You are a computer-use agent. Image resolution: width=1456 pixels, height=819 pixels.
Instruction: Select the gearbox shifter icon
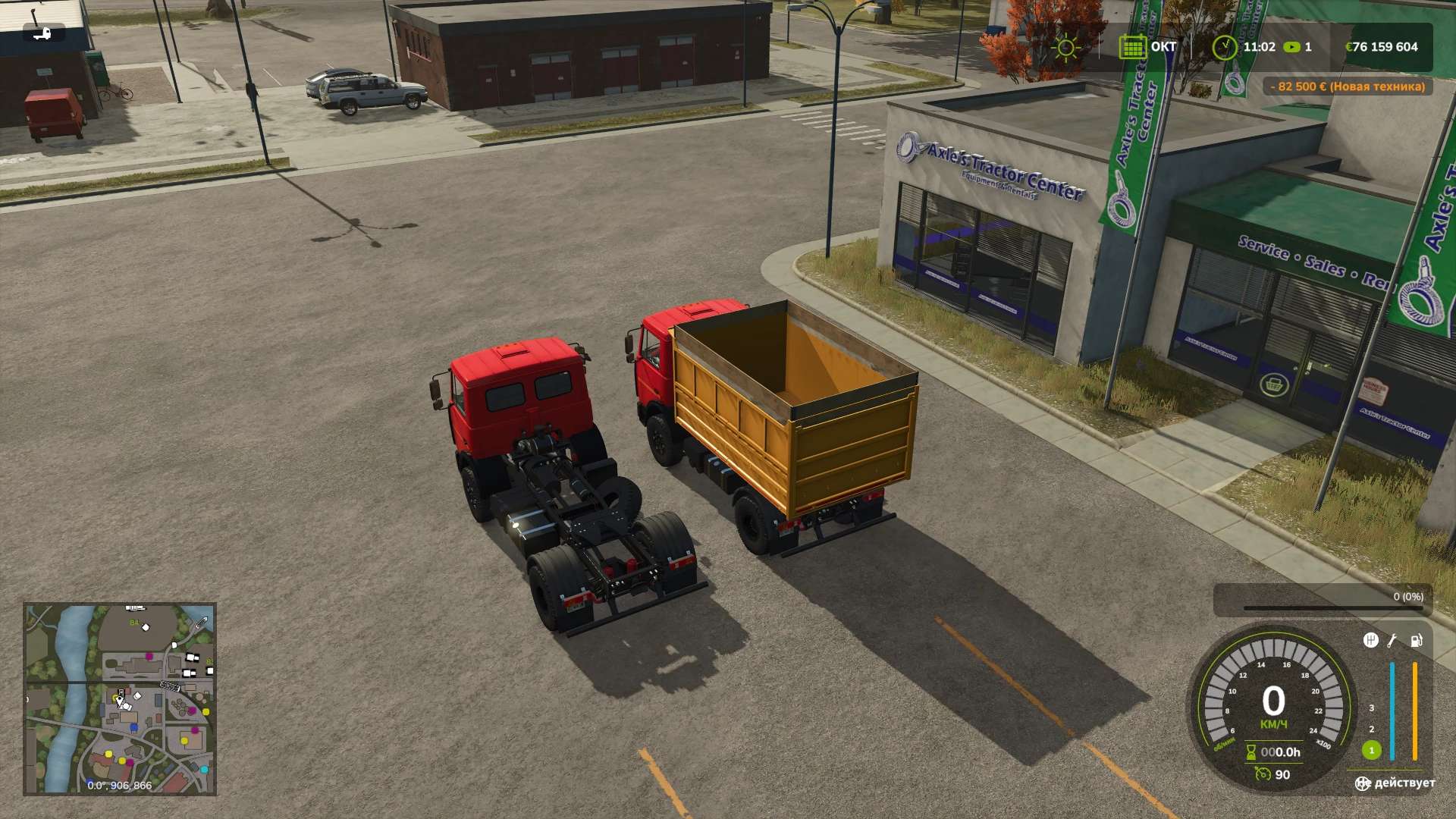1370,641
